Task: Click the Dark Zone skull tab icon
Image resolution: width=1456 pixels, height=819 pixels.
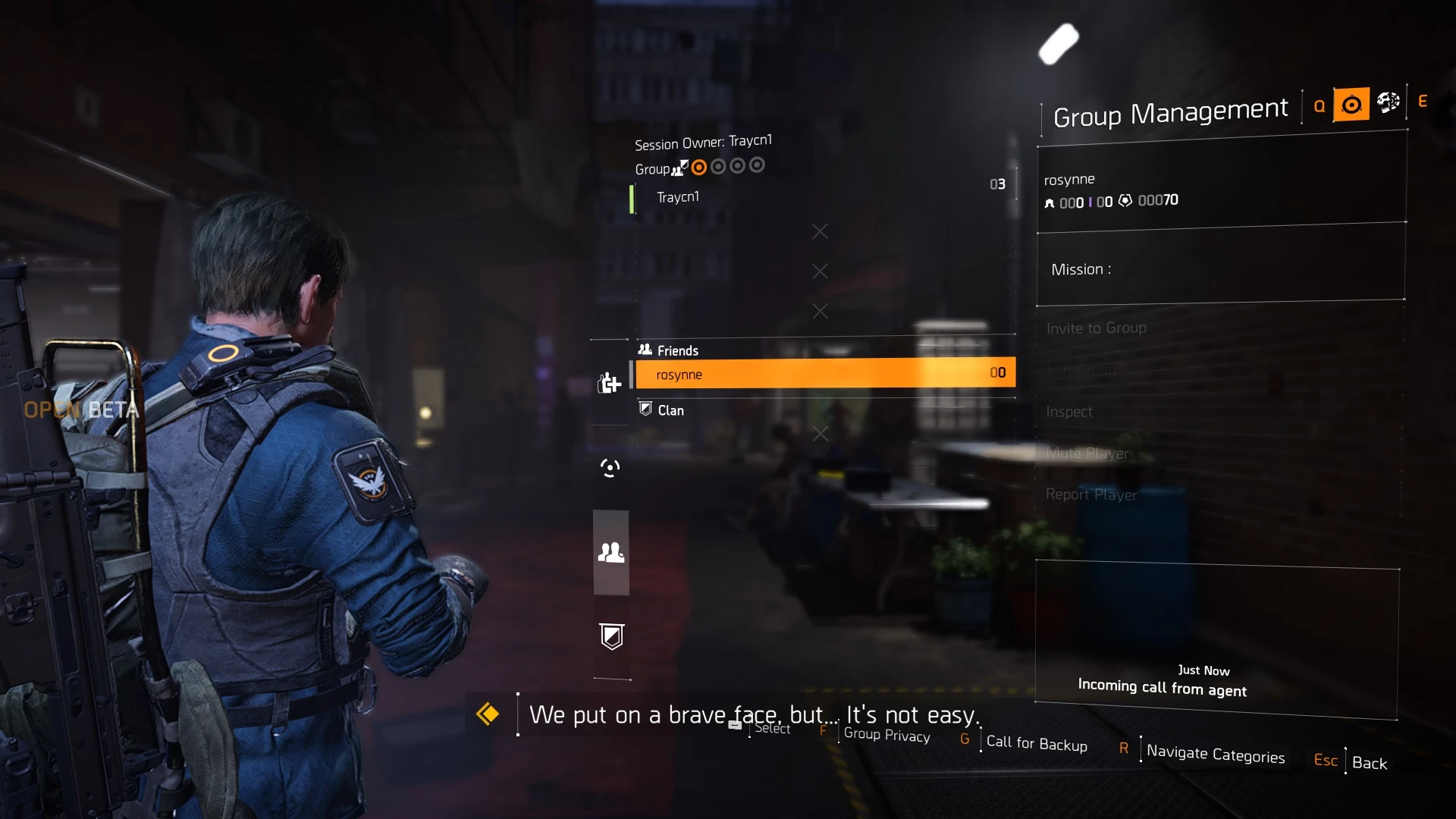Action: pos(1388,102)
